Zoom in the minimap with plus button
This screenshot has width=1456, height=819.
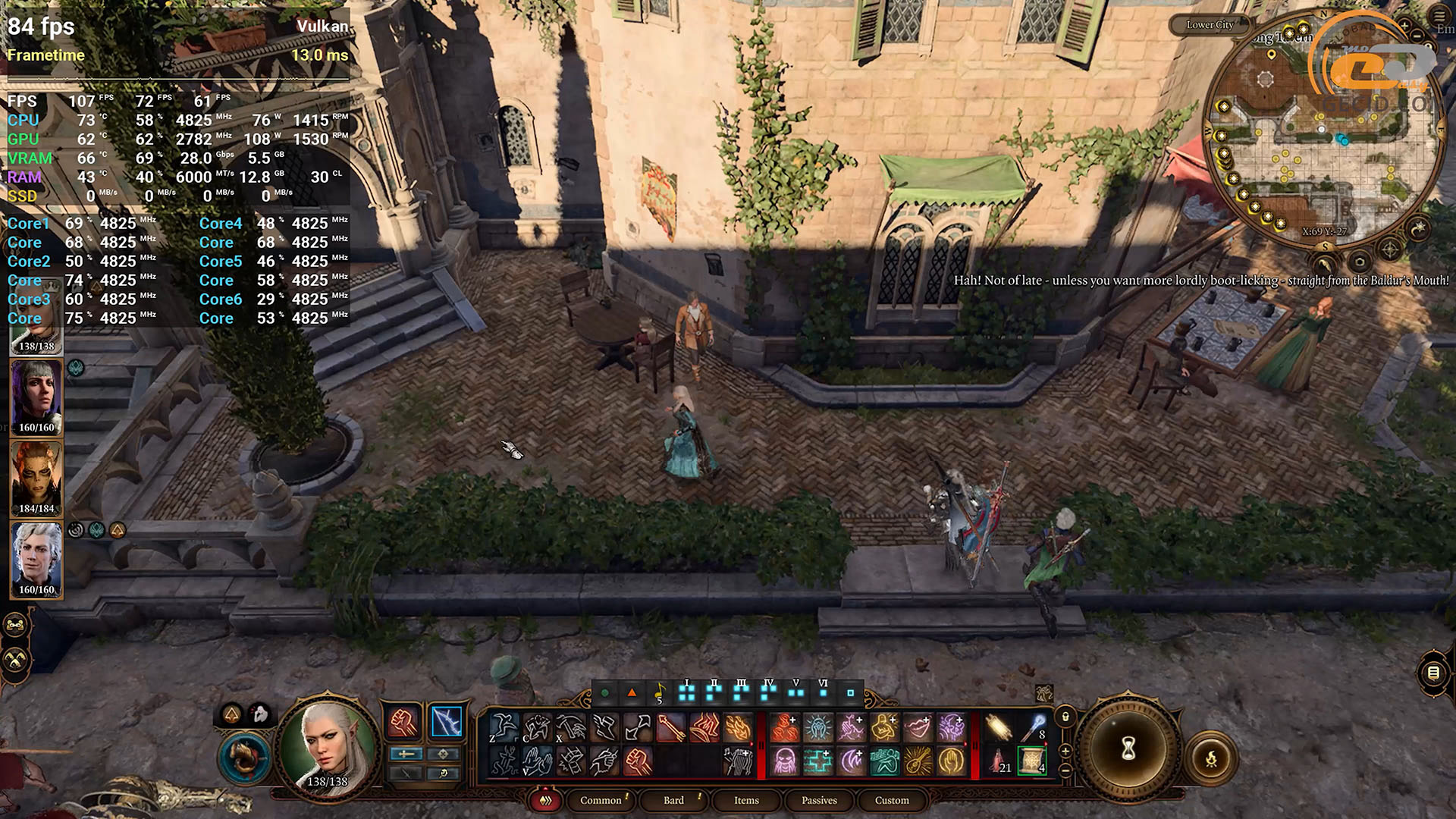click(1404, 26)
